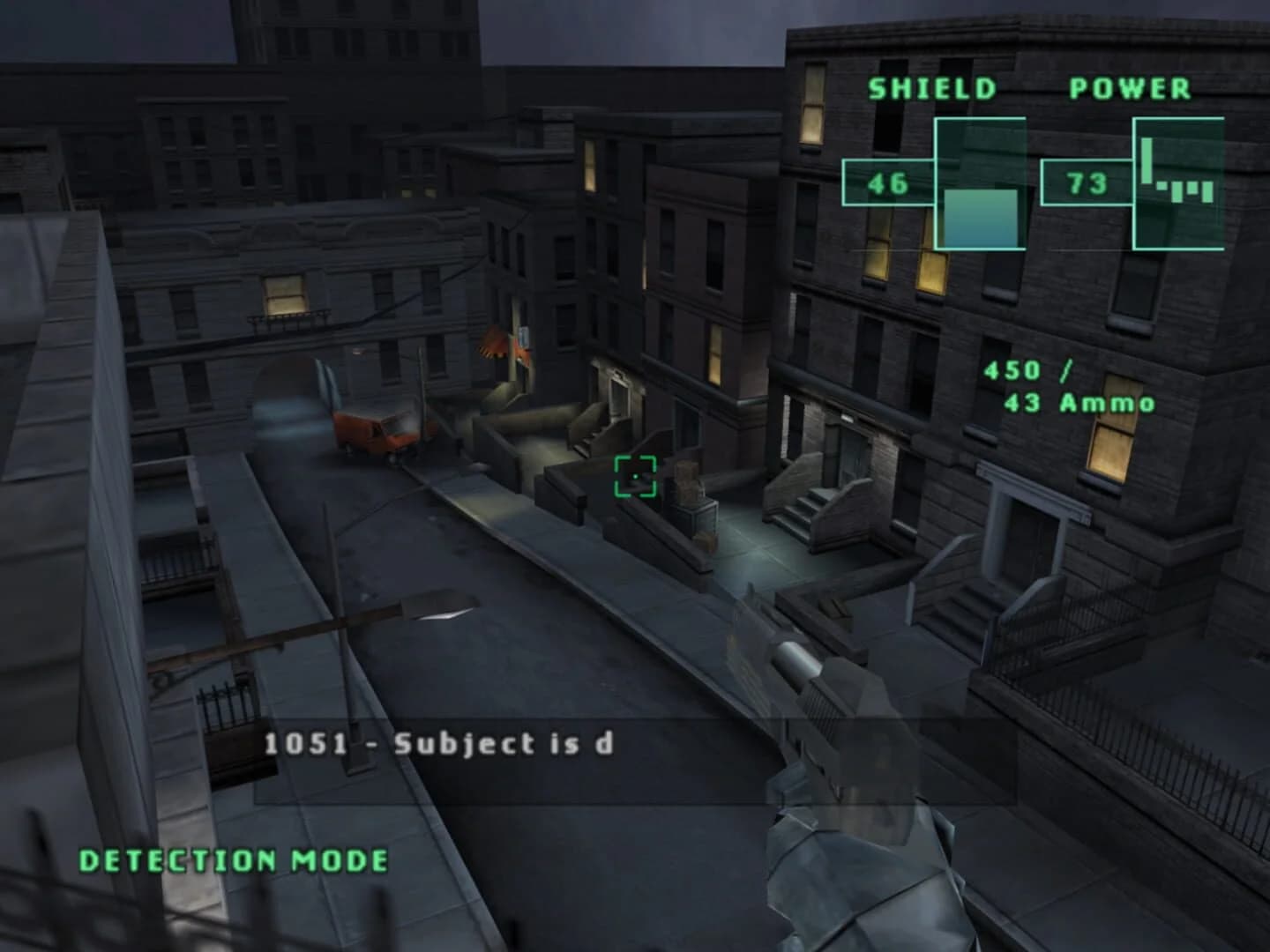The image size is (1270, 952).
Task: Click the SHIELD status indicator
Action: (x=932, y=87)
